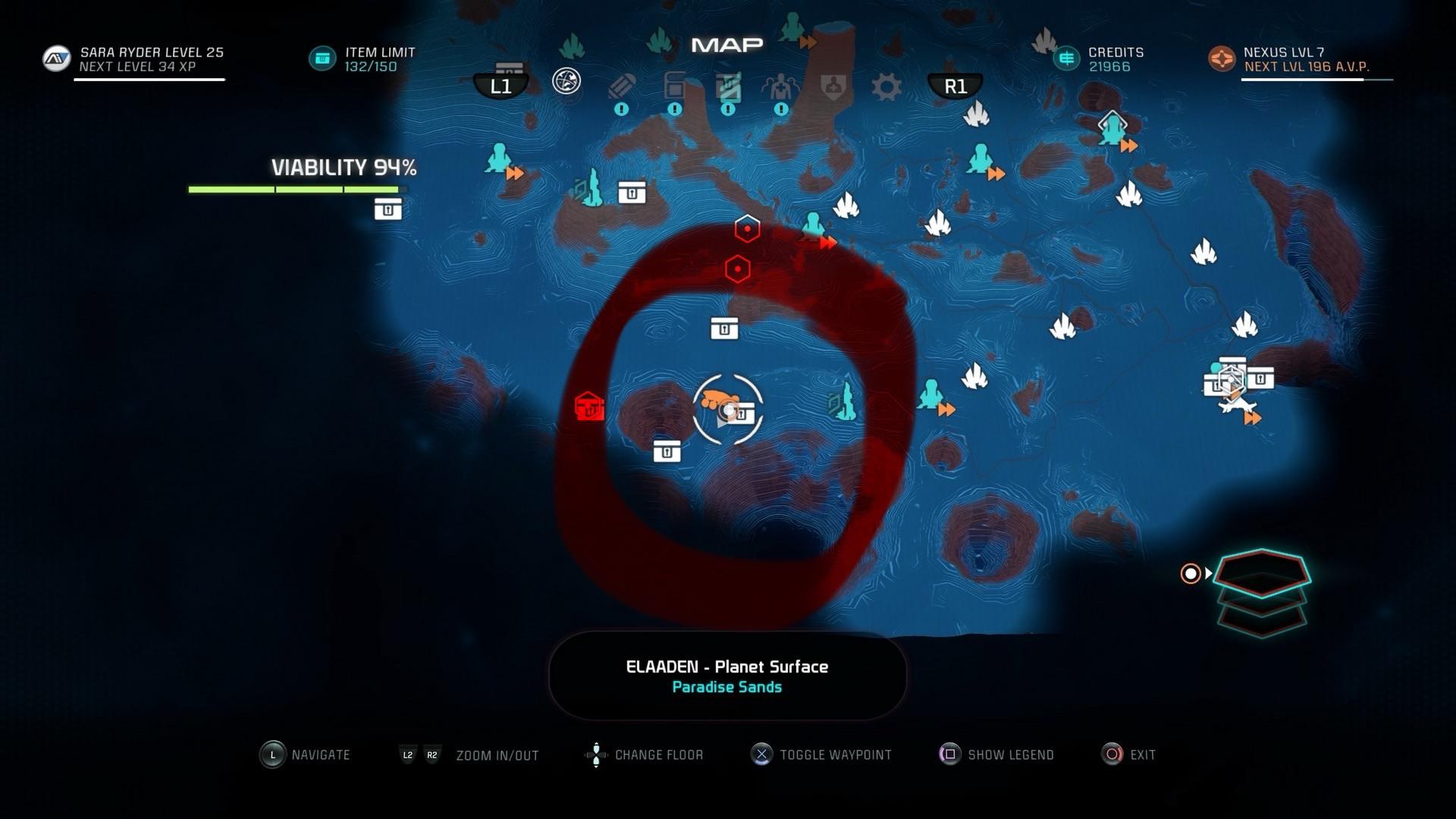Open the journal icon in the top bar
Viewport: 1456px width, 819px height.
pos(622,86)
